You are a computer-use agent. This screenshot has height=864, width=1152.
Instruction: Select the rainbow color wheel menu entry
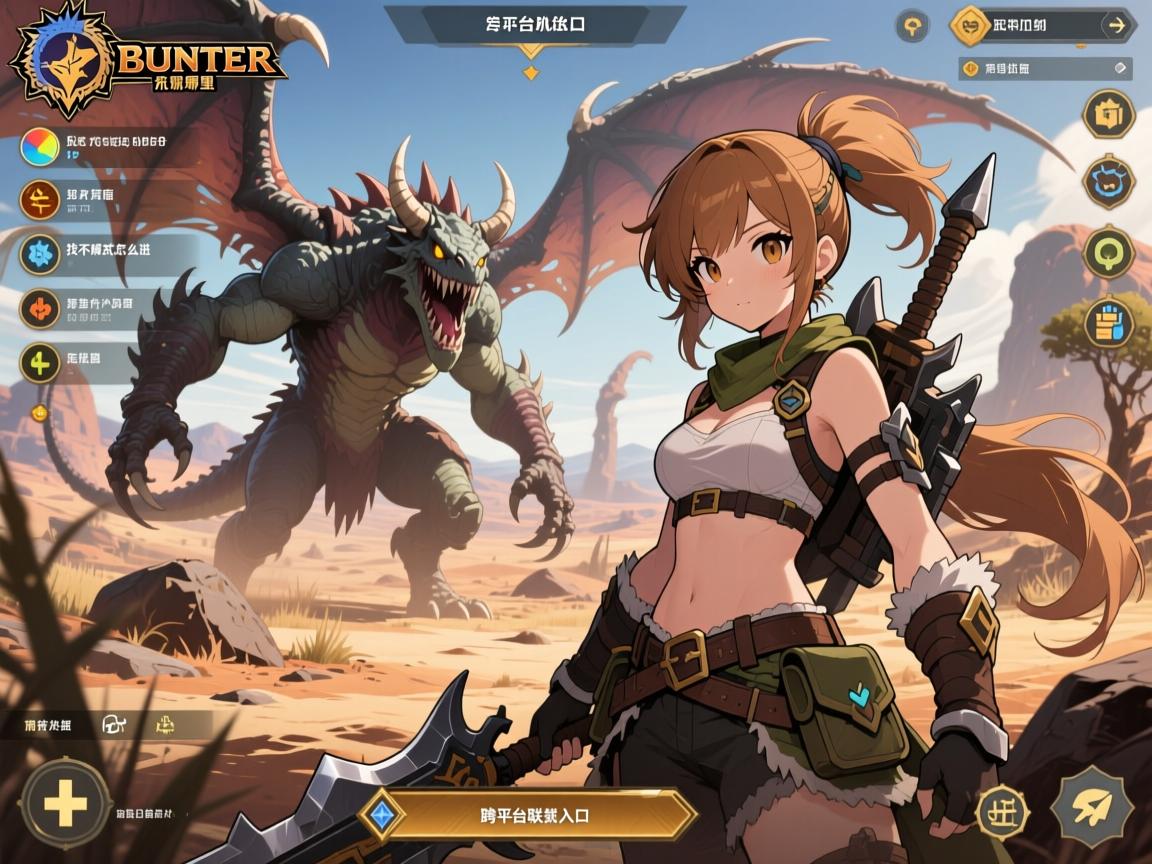coord(39,146)
